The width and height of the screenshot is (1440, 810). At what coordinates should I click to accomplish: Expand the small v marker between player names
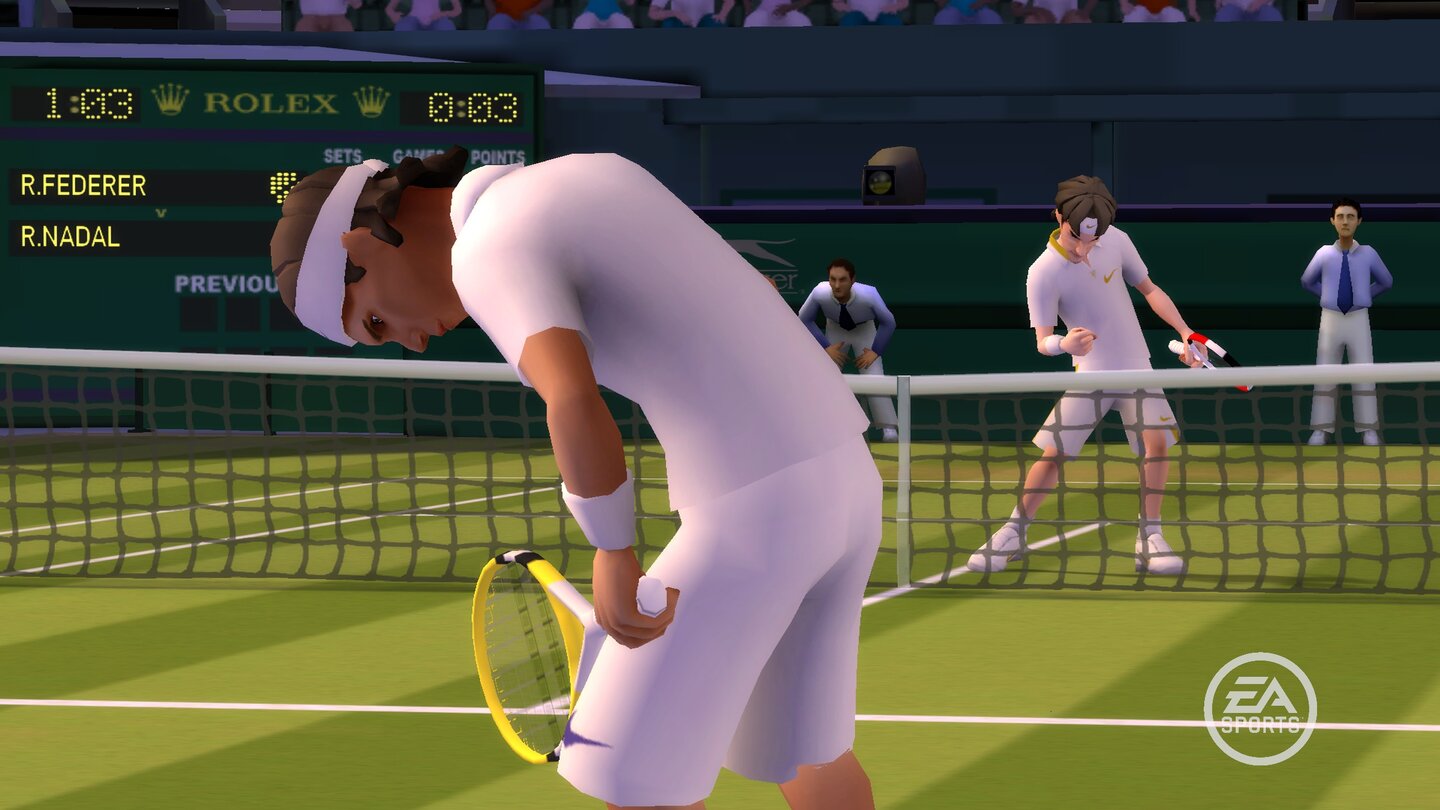pyautogui.click(x=161, y=212)
